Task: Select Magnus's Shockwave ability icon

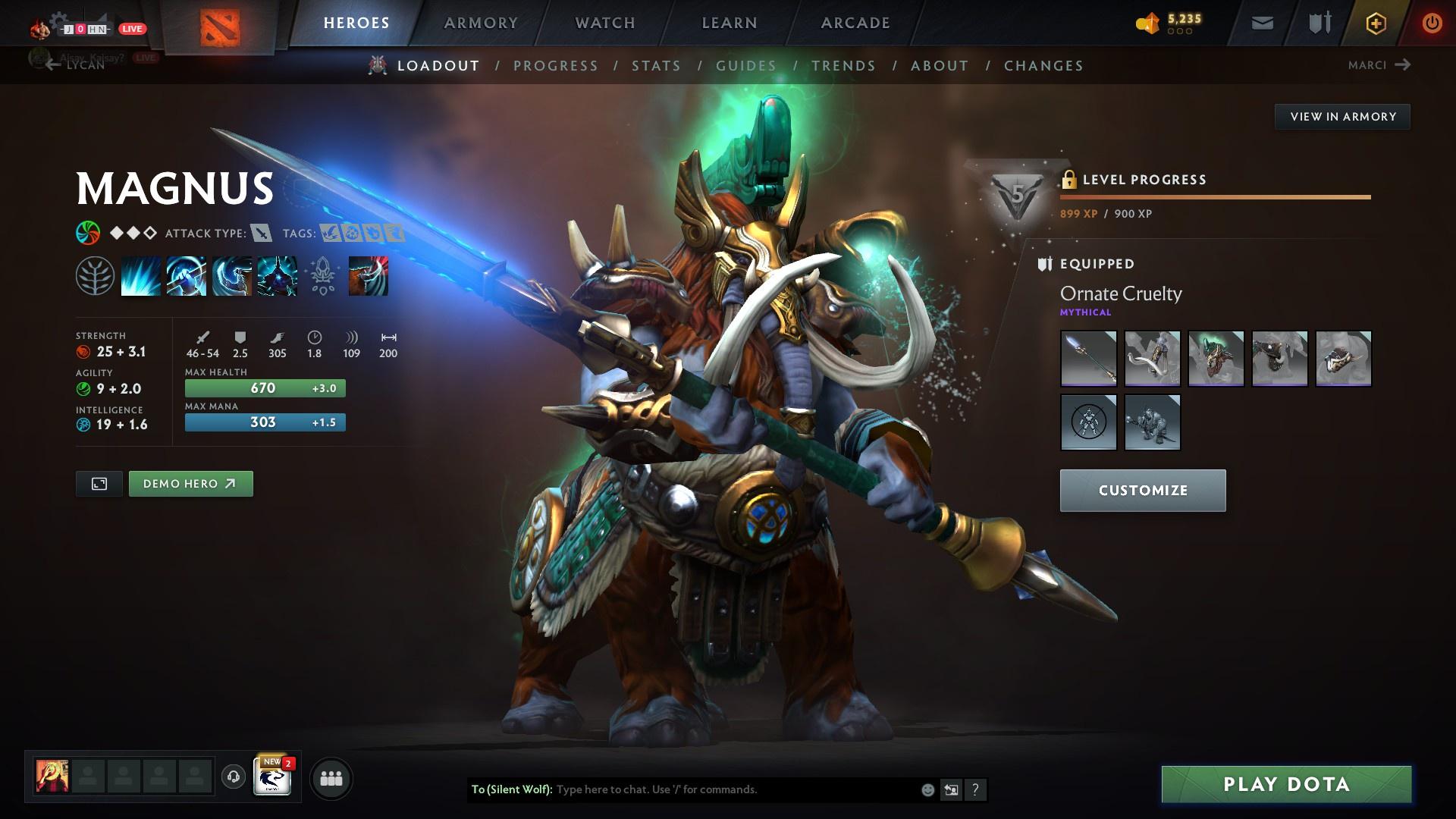Action: (x=141, y=276)
